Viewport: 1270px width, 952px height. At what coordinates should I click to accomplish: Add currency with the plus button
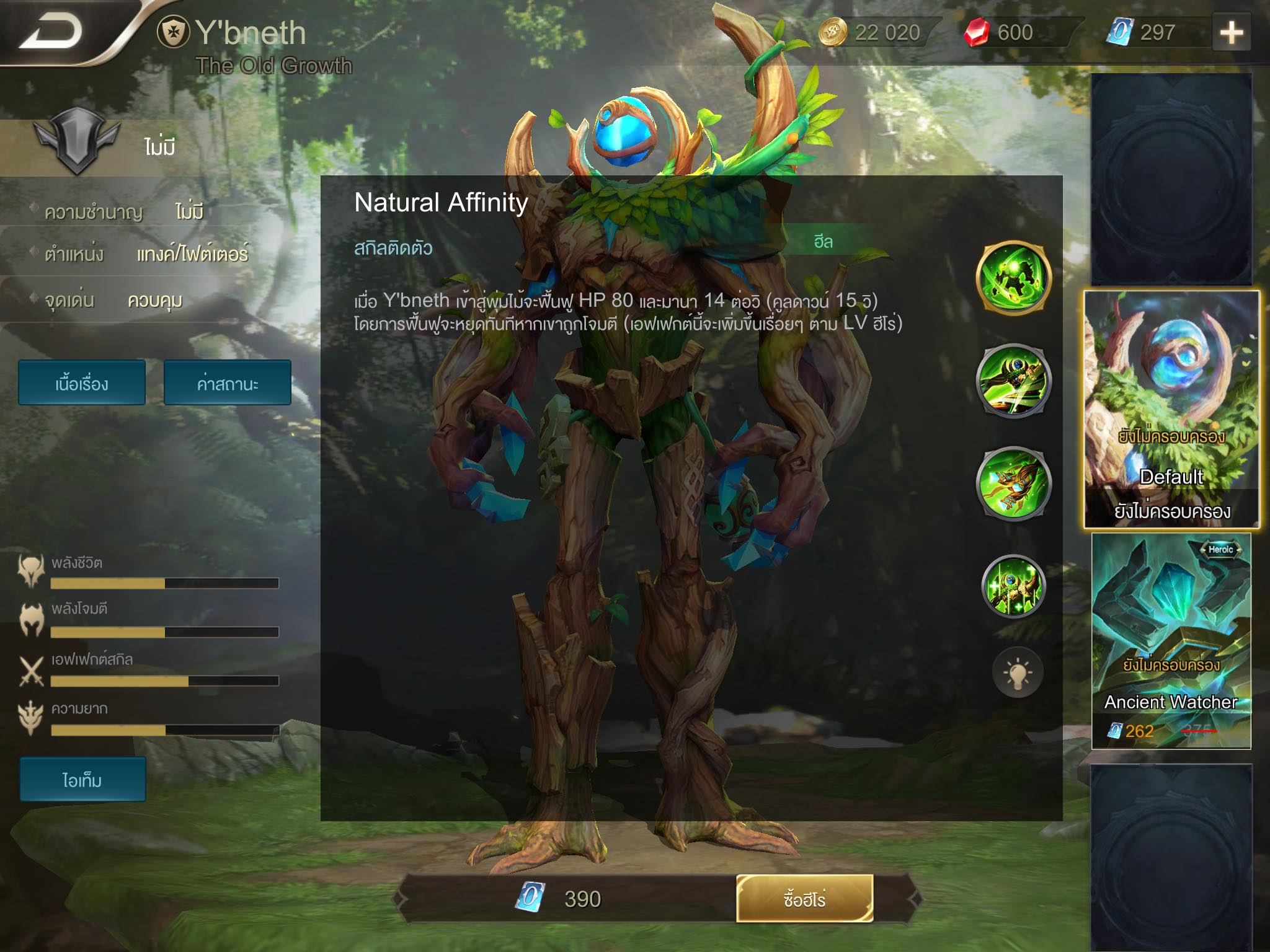pos(1232,32)
